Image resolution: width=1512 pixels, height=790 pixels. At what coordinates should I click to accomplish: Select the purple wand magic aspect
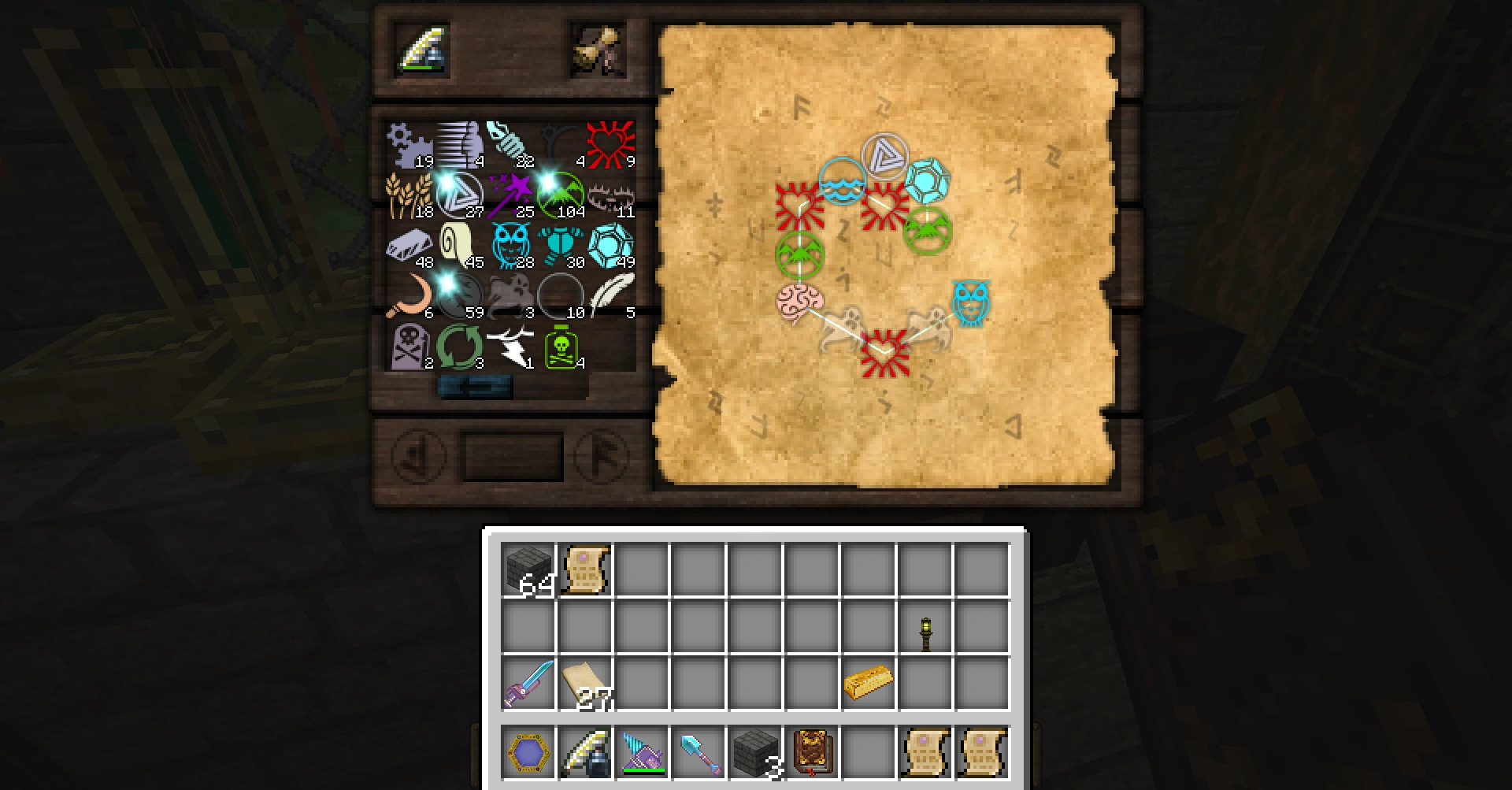point(511,193)
